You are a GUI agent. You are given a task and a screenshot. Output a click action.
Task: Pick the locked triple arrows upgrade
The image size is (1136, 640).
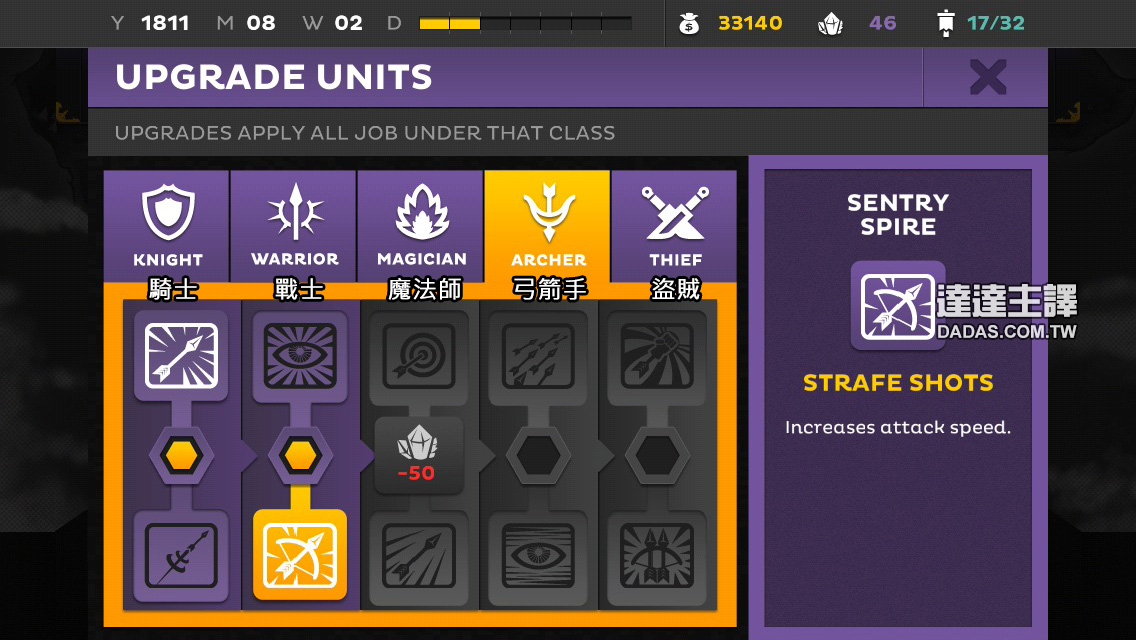538,355
